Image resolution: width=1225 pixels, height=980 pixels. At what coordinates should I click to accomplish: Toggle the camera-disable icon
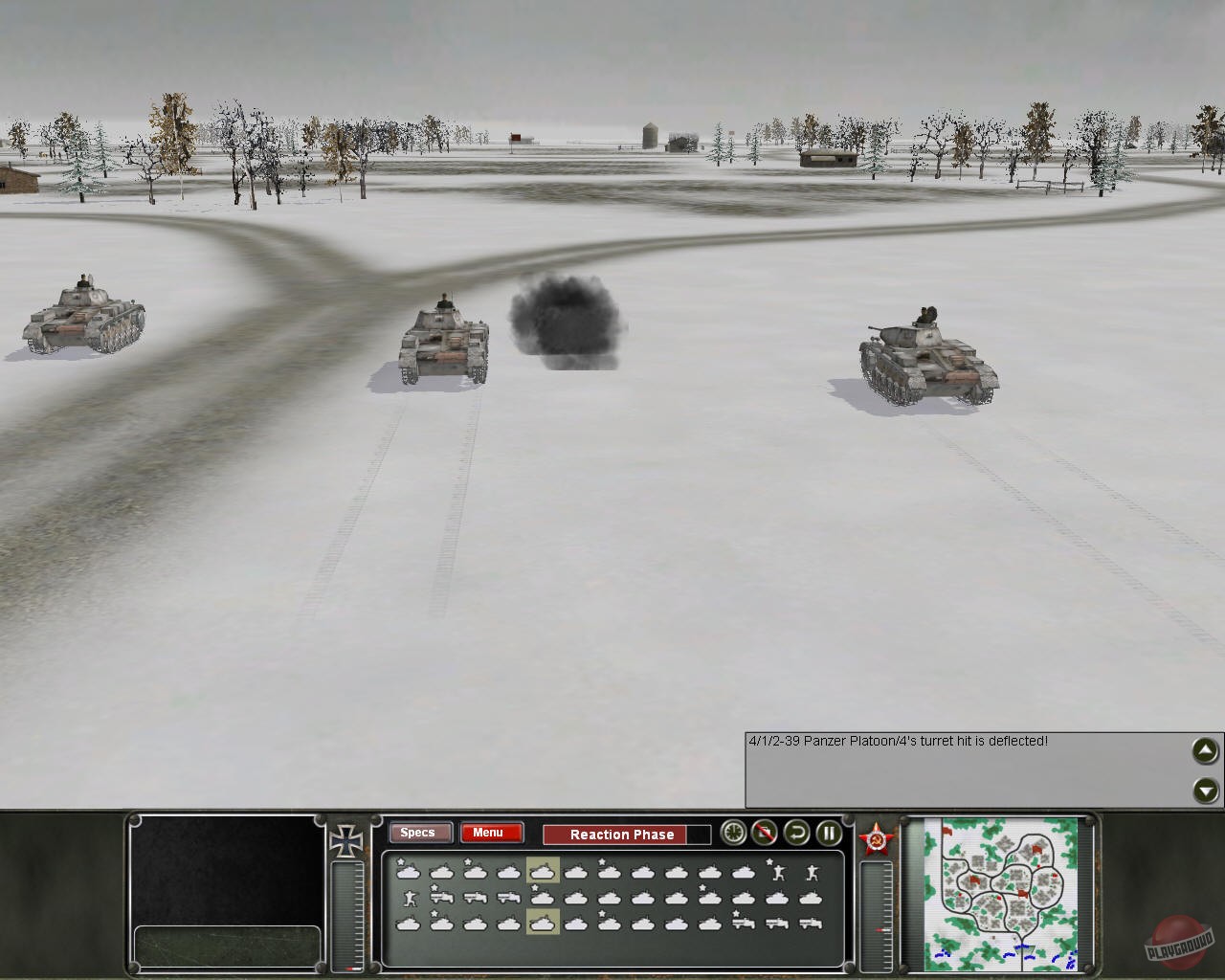(765, 834)
